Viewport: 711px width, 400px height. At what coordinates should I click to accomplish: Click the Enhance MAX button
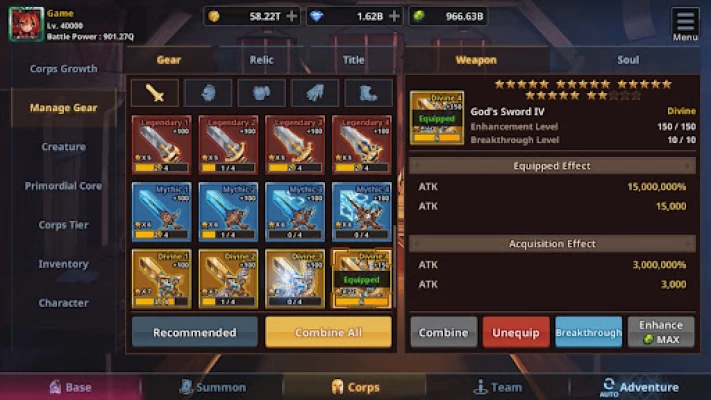click(x=660, y=332)
